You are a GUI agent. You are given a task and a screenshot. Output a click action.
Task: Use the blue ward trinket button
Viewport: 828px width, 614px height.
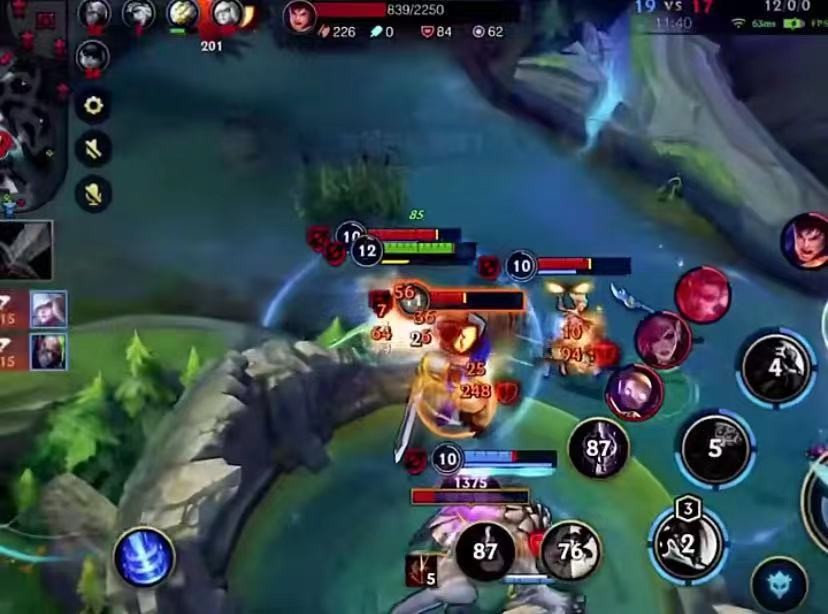pyautogui.click(x=780, y=584)
